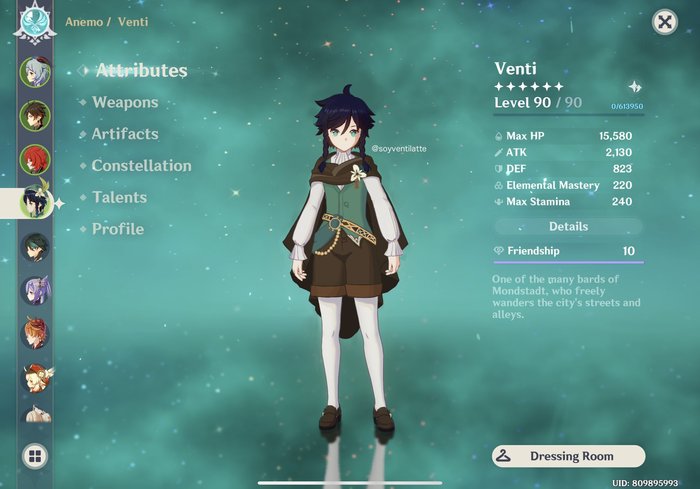Select the grey-haired character portrait
Screen dimensions: 700x489
tap(34, 71)
